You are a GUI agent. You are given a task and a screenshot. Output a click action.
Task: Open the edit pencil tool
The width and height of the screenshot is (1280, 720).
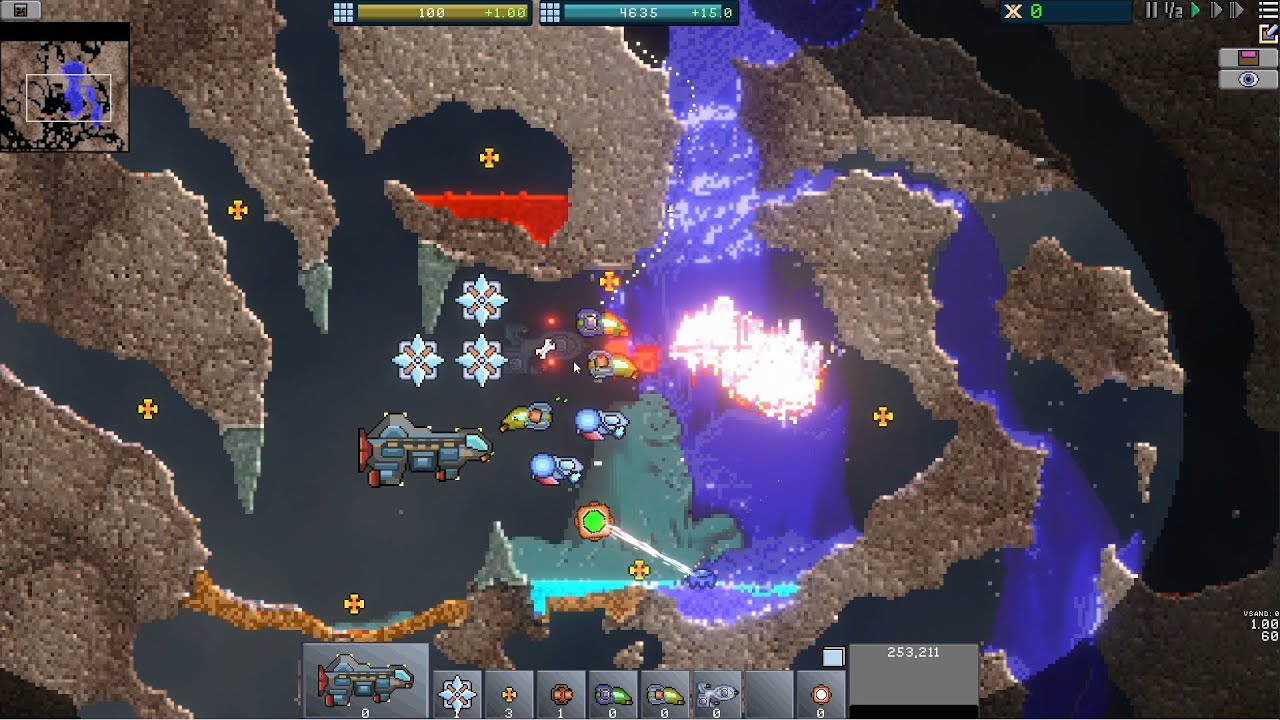point(1269,33)
